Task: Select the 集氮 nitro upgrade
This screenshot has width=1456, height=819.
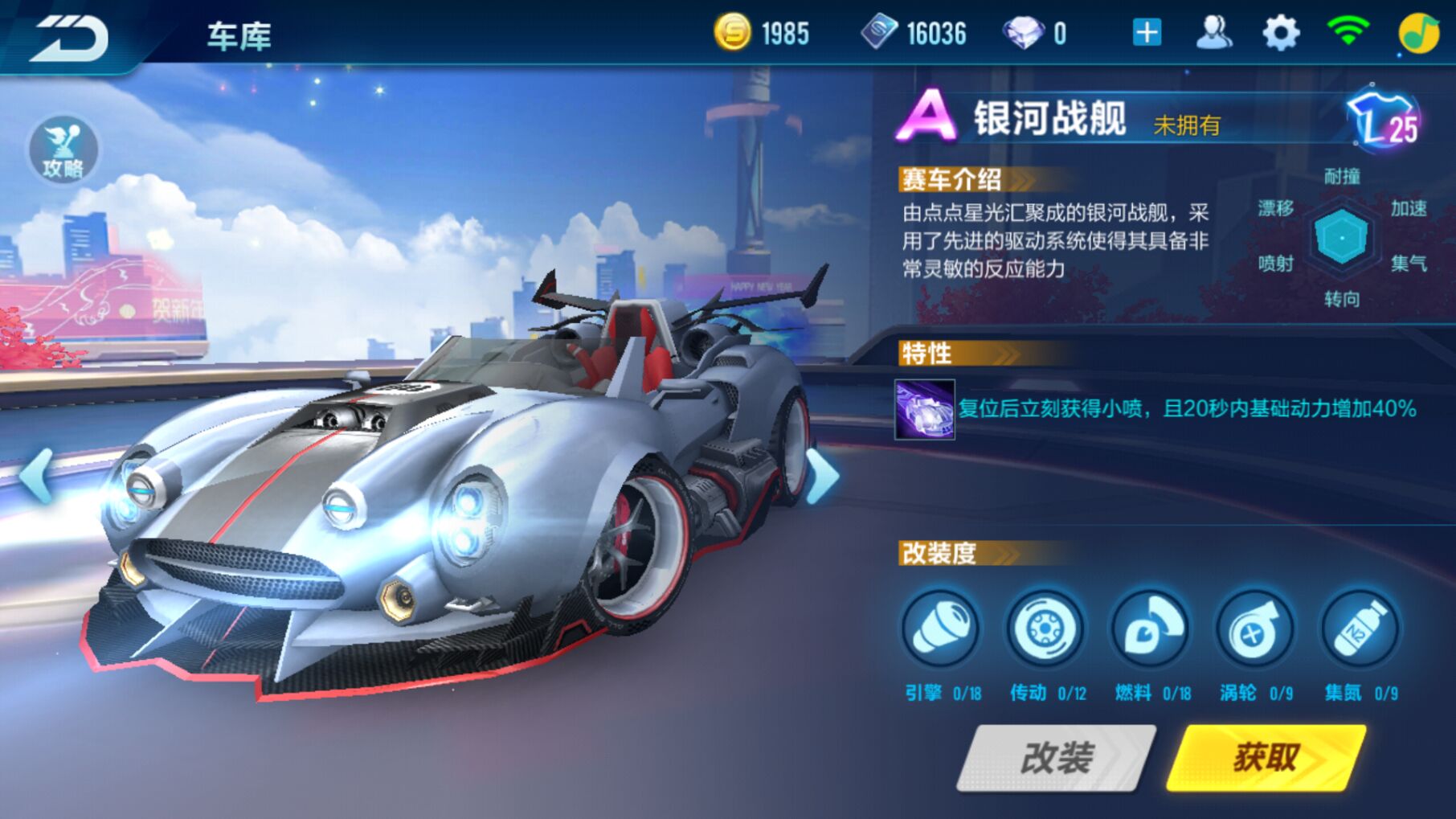Action: coord(1360,630)
